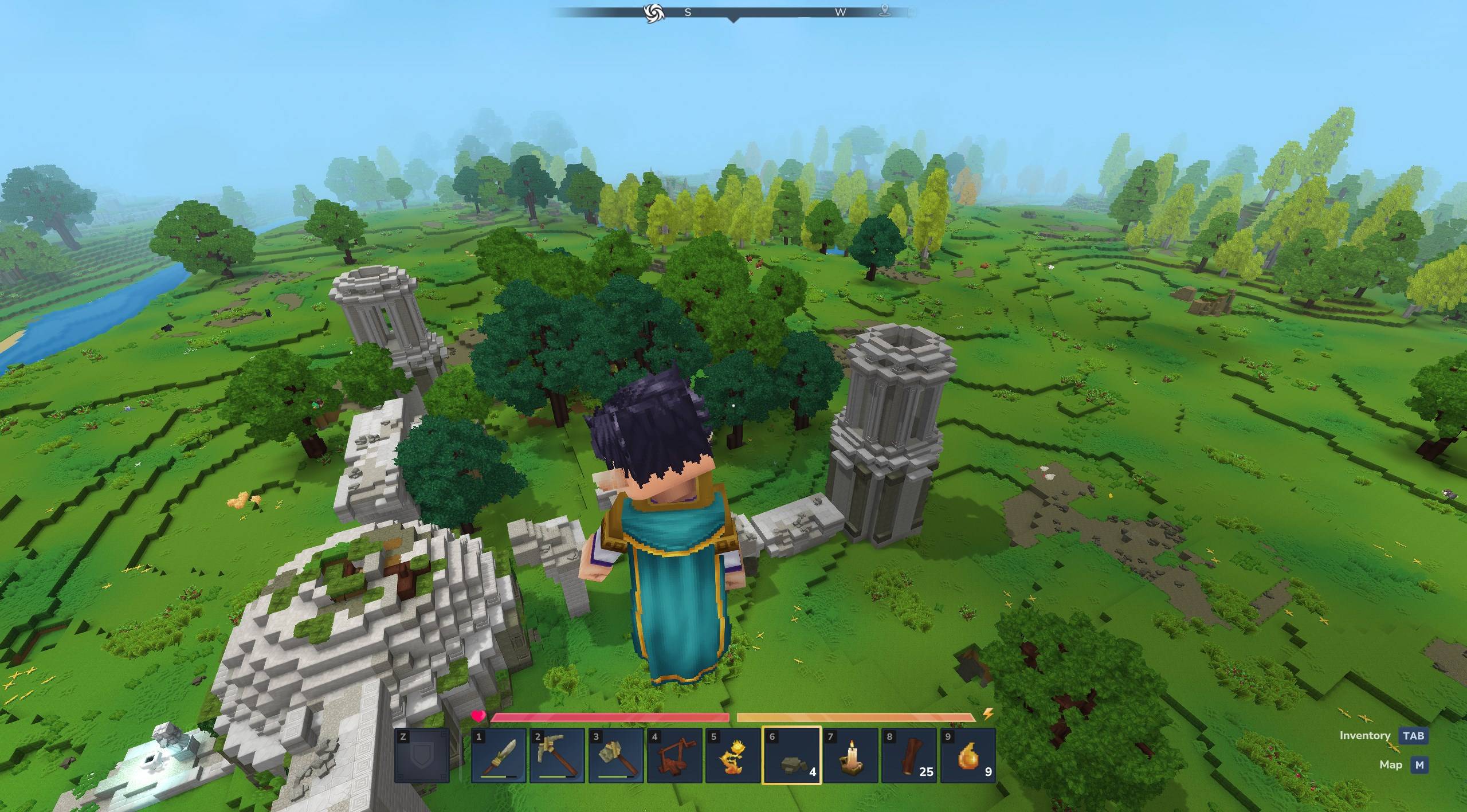The width and height of the screenshot is (1467, 812).
Task: Choose the stone hatchet hotbar slot
Action: tap(615, 755)
